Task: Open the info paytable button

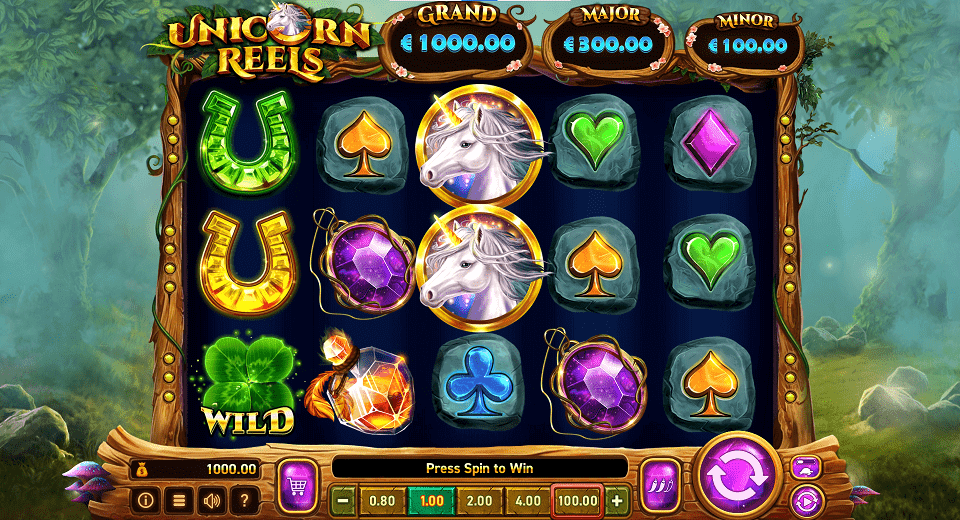Action: point(145,497)
